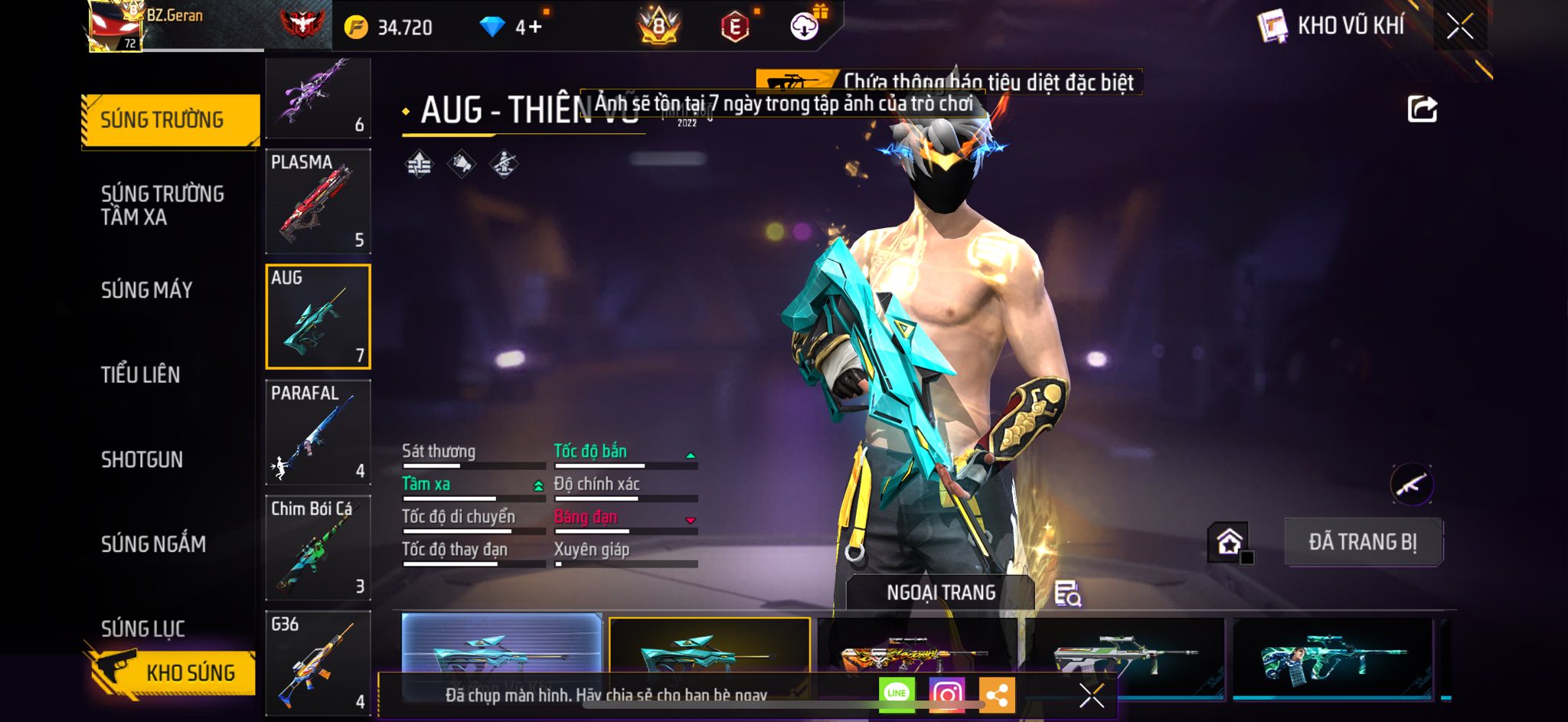The height and width of the screenshot is (722, 1568).
Task: Select the SÚNG MÁY category
Action: point(147,290)
